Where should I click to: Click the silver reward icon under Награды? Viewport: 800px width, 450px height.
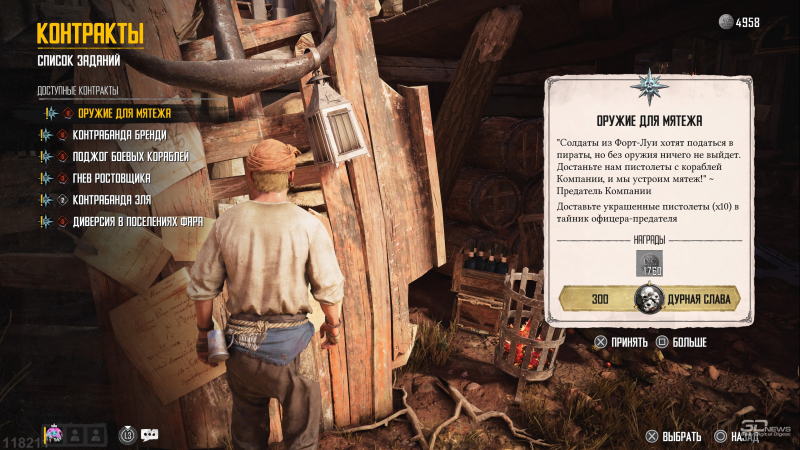[x=650, y=264]
